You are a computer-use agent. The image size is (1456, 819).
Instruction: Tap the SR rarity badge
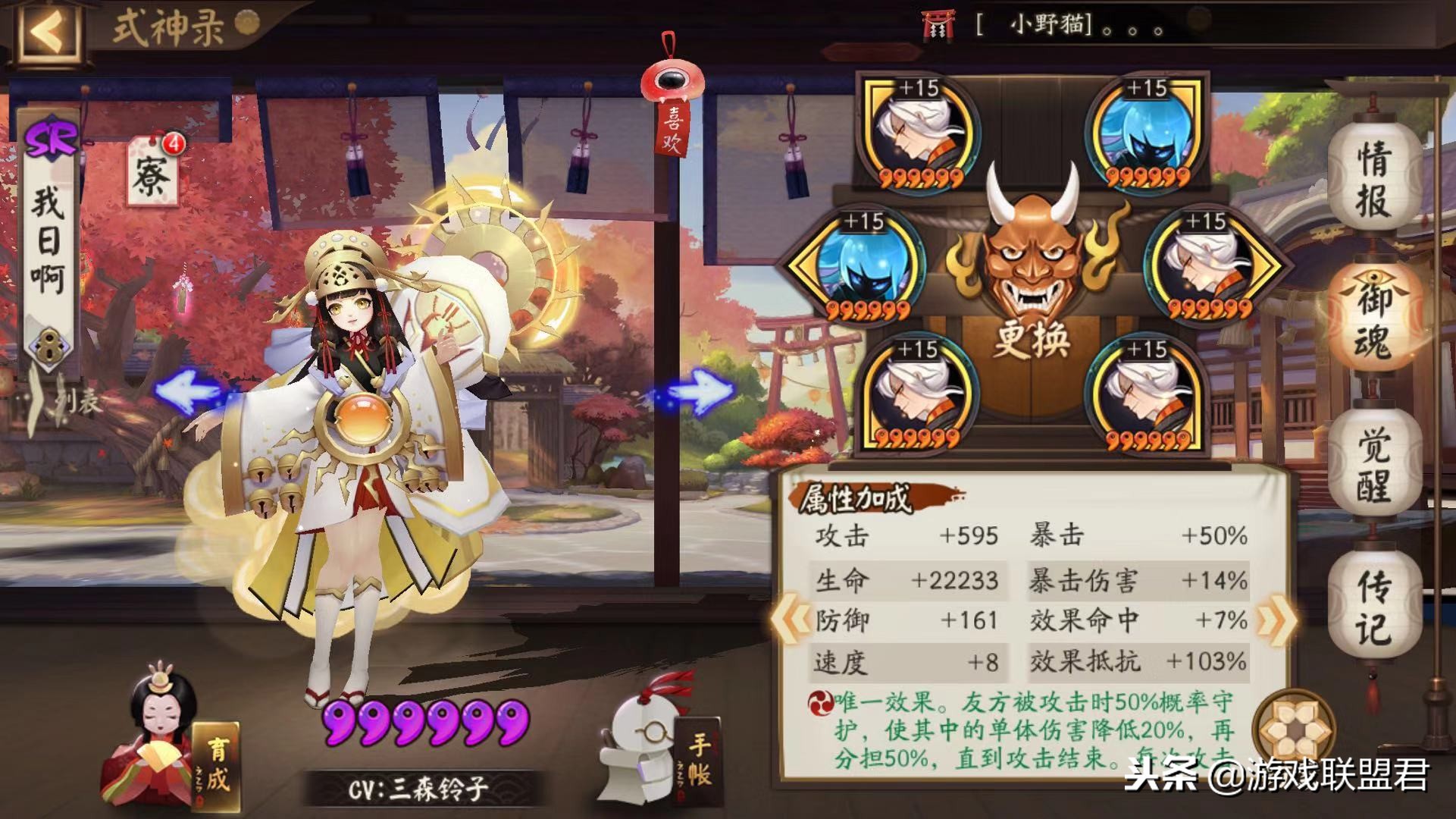click(x=51, y=136)
